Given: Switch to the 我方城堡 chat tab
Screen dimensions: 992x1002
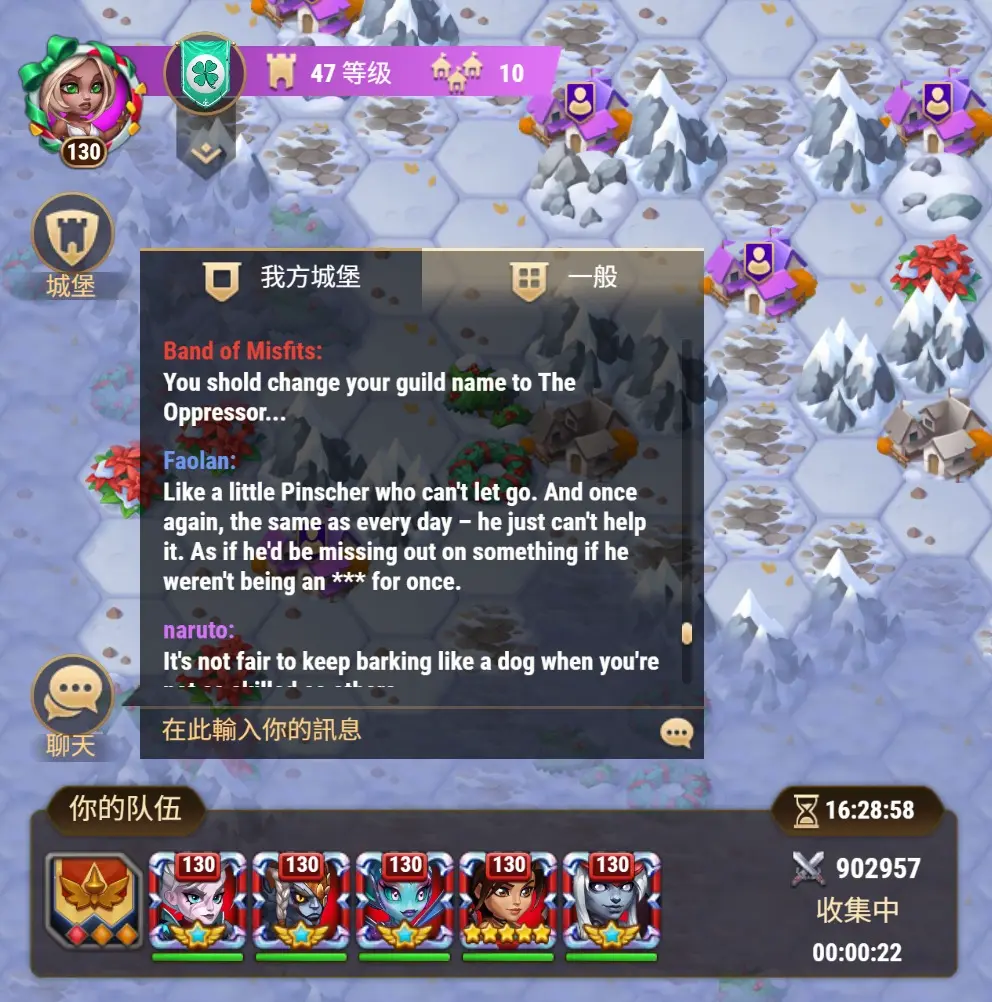Looking at the screenshot, I should 281,277.
